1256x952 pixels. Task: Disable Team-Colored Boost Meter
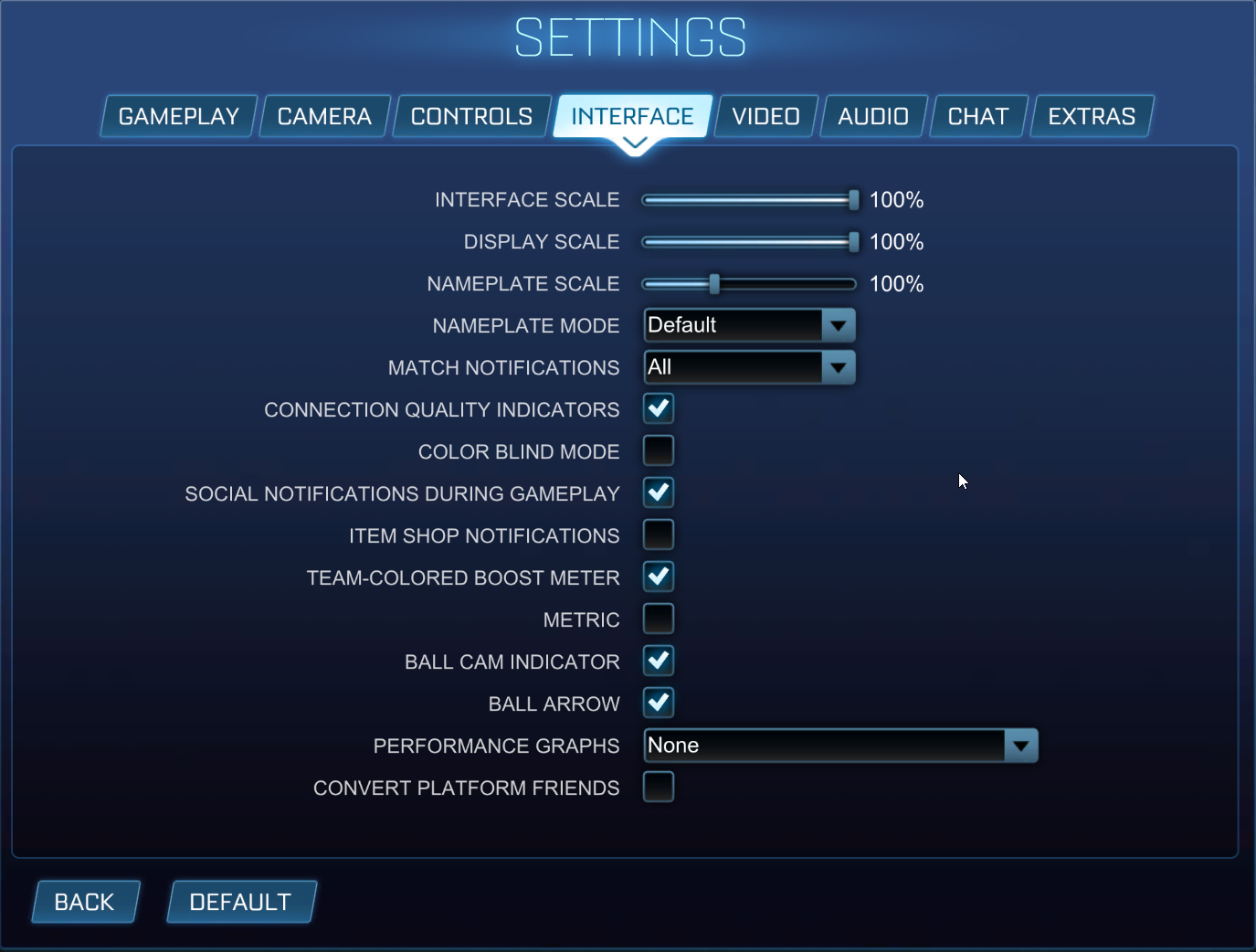(658, 576)
